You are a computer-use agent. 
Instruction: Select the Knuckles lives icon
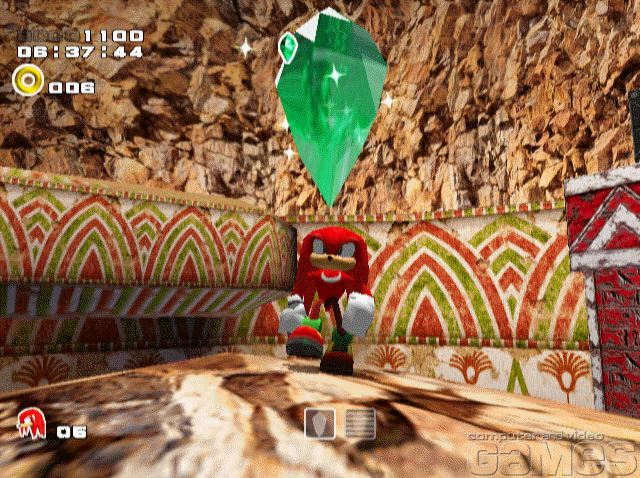coord(30,424)
